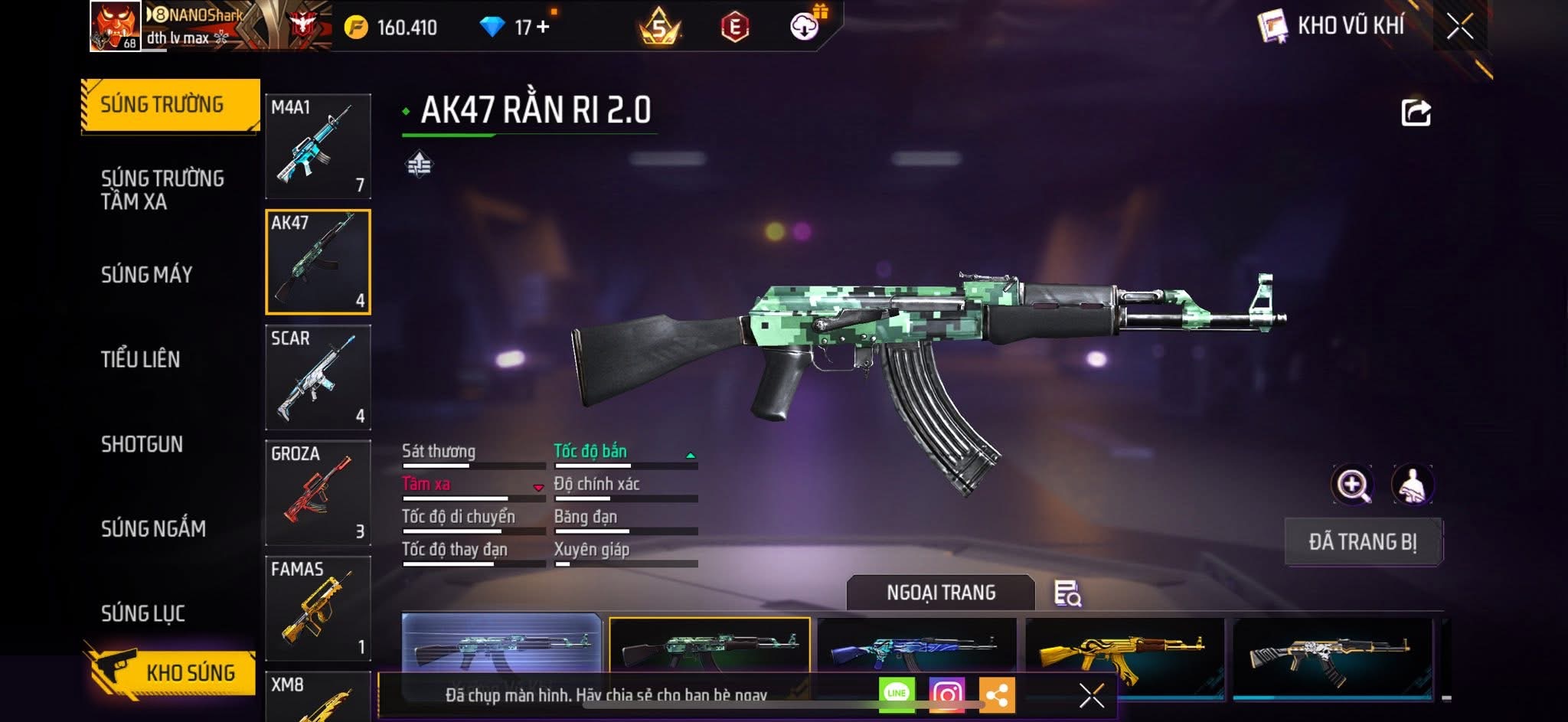Switch to Súng Trường Tầm Xa category

162,190
